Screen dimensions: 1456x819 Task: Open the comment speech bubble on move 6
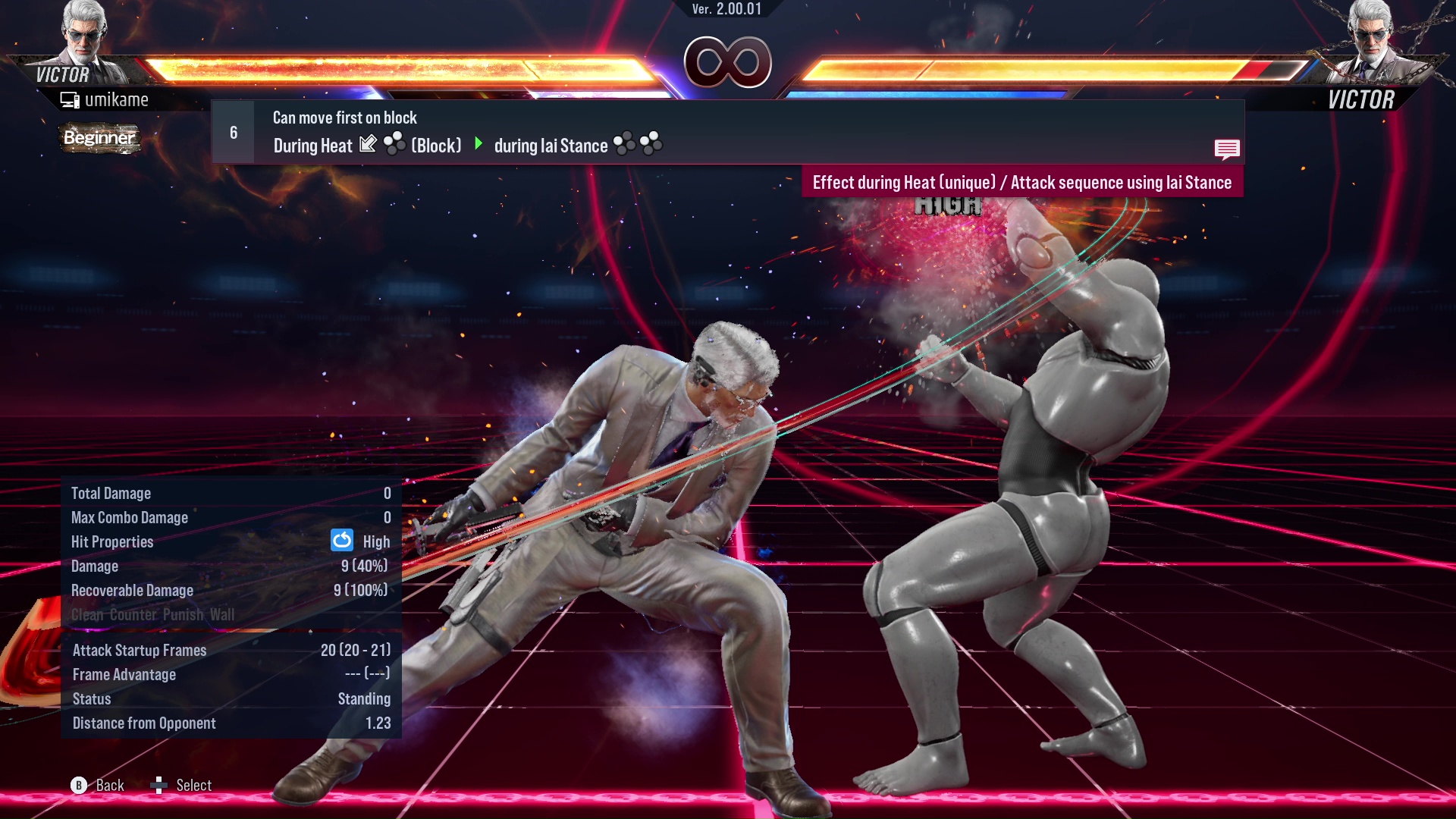[x=1227, y=149]
